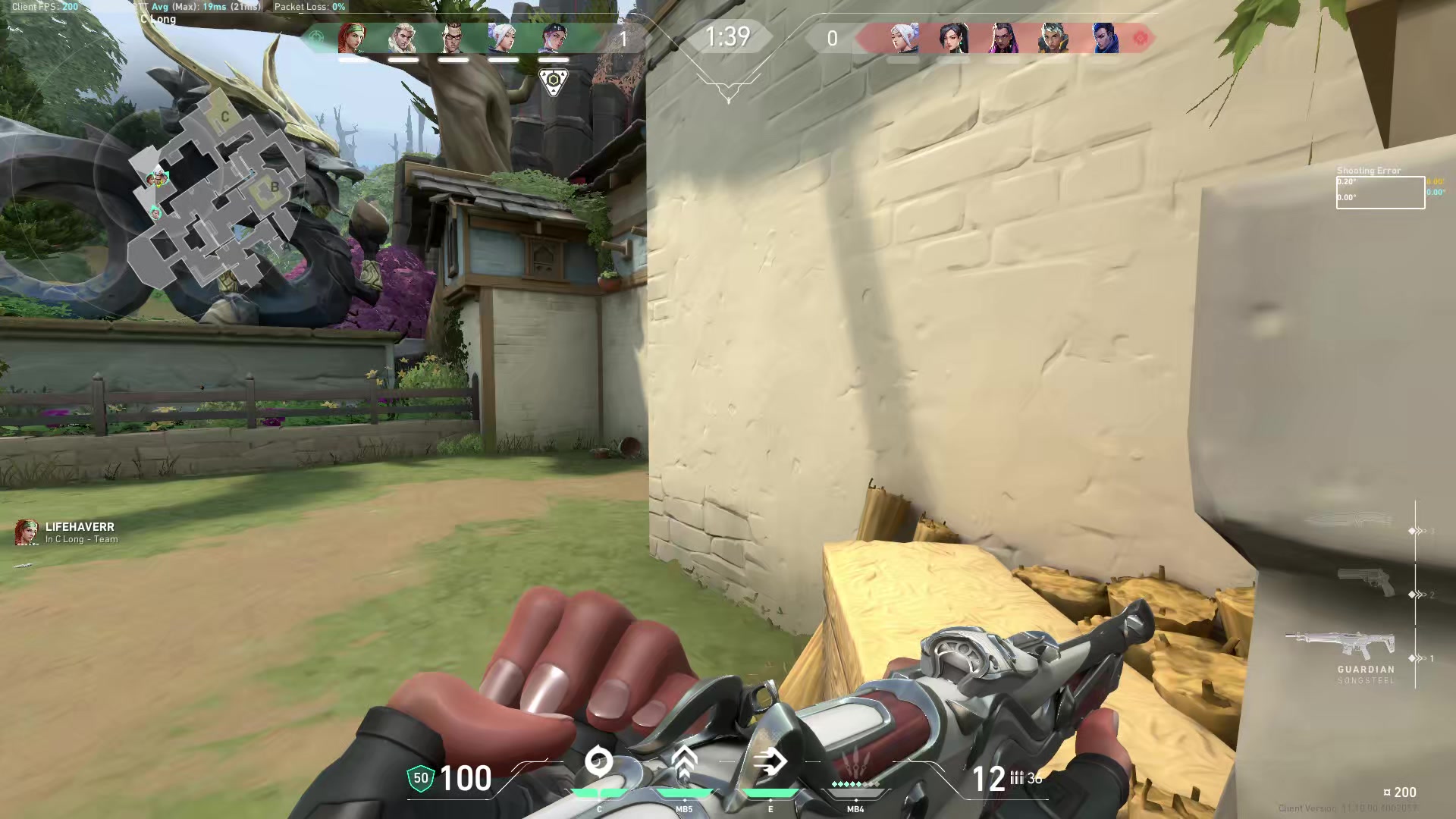Select the first ally agent portrait
This screenshot has width=1456, height=819.
pos(351,38)
